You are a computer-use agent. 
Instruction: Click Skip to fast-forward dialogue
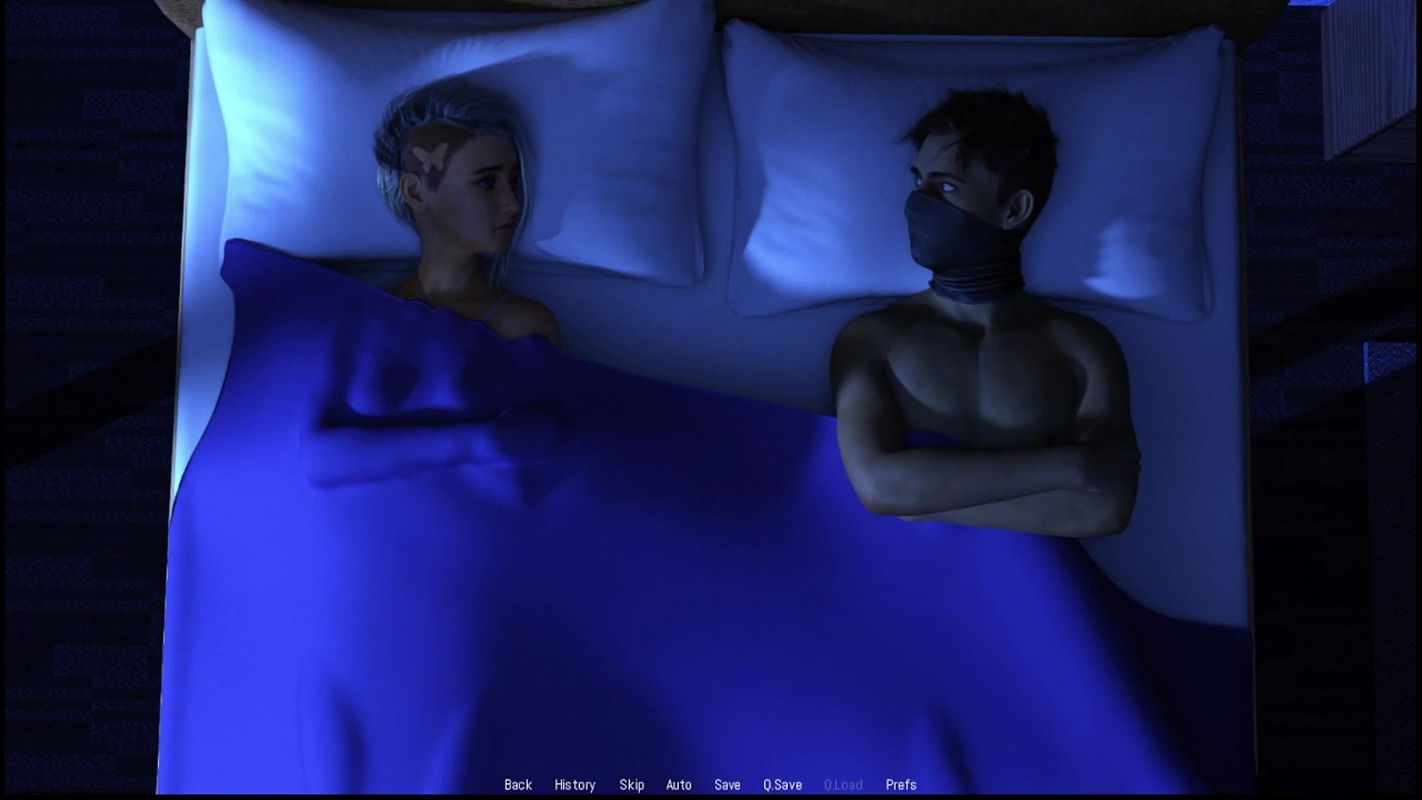pos(631,785)
